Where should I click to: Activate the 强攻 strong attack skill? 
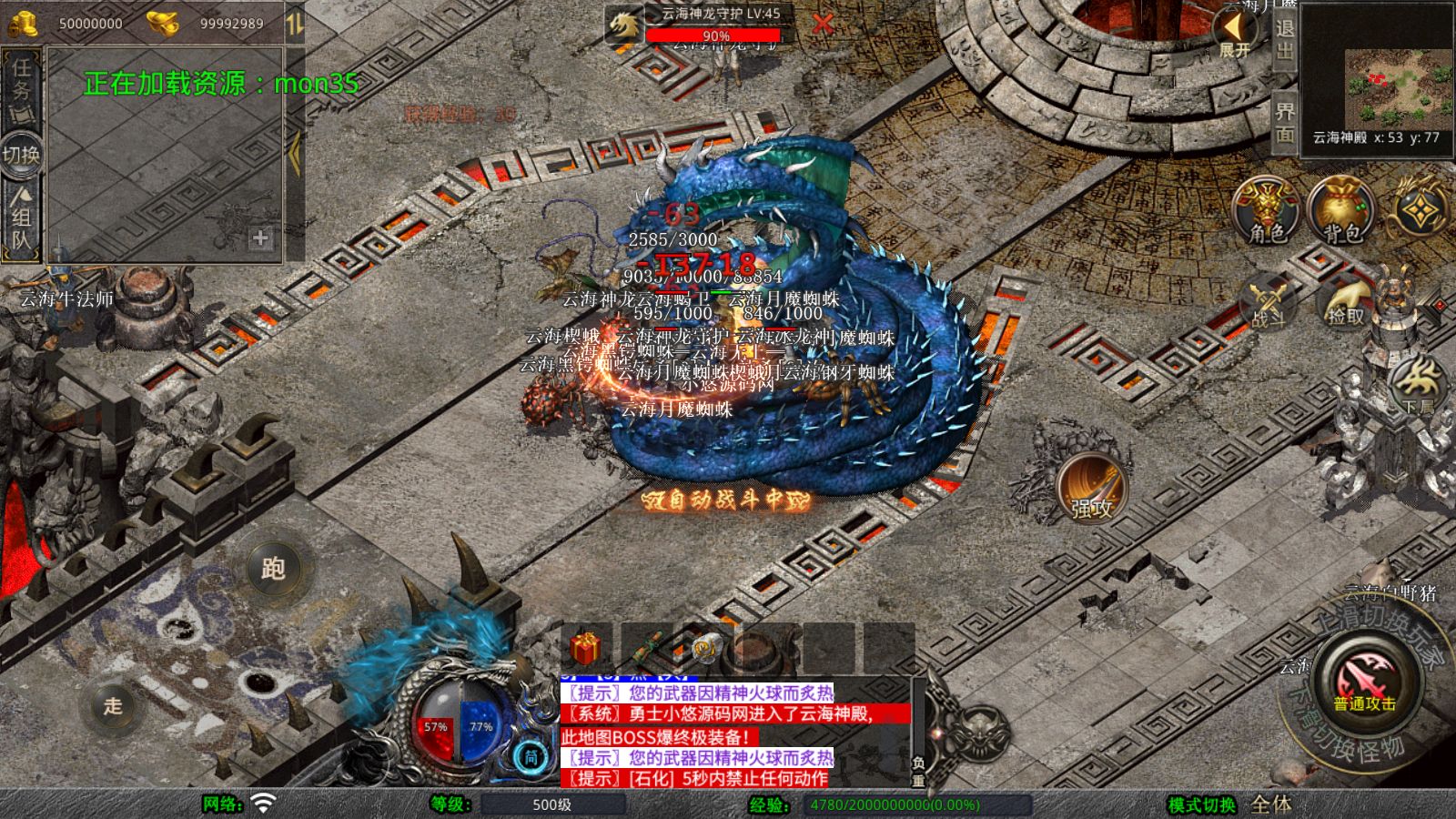pyautogui.click(x=1092, y=490)
